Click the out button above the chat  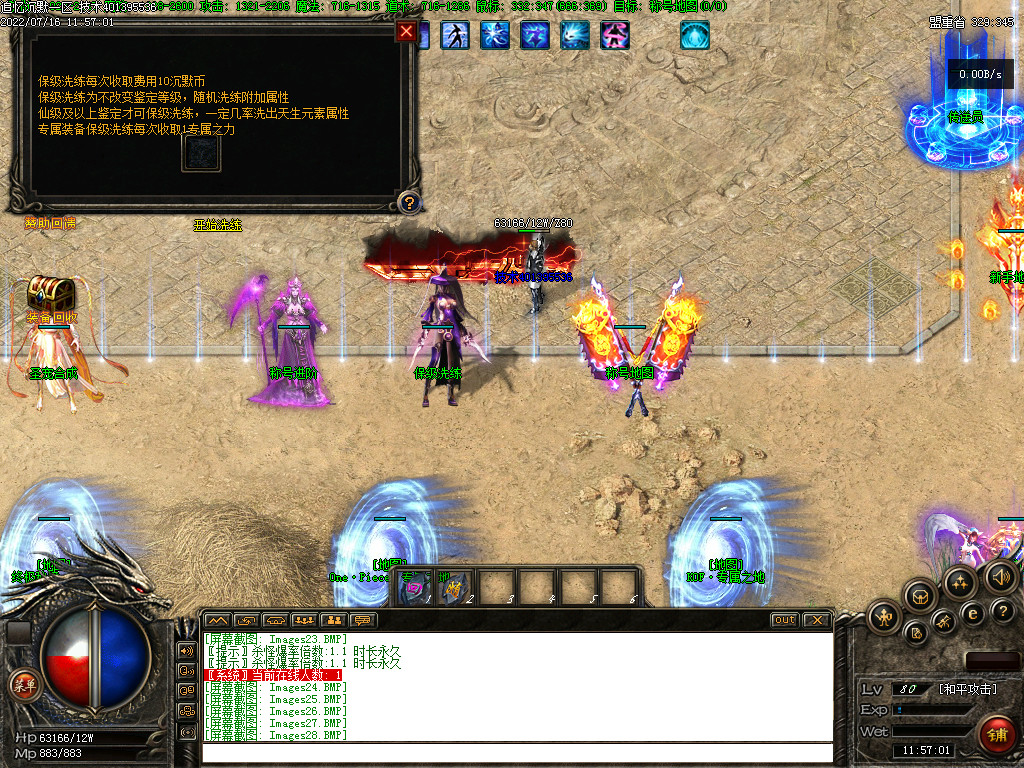[784, 620]
